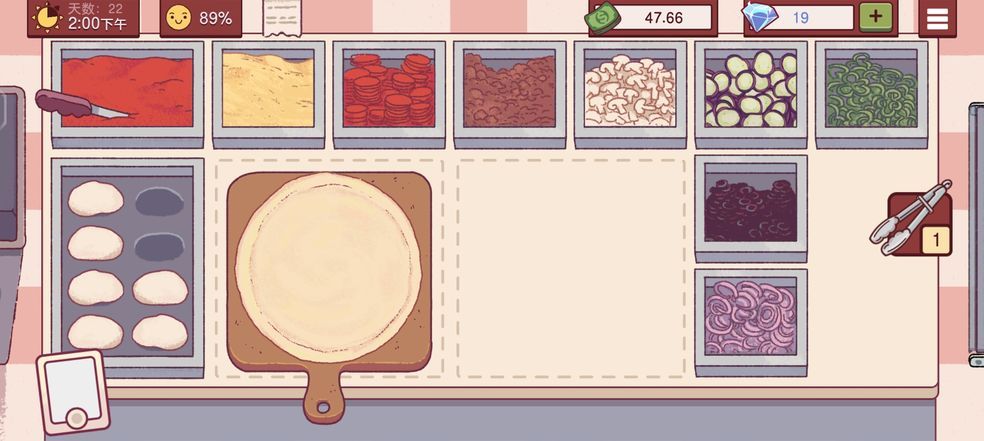The width and height of the screenshot is (984, 441).
Task: Select the tomato sauce bin
Action: coord(127,90)
